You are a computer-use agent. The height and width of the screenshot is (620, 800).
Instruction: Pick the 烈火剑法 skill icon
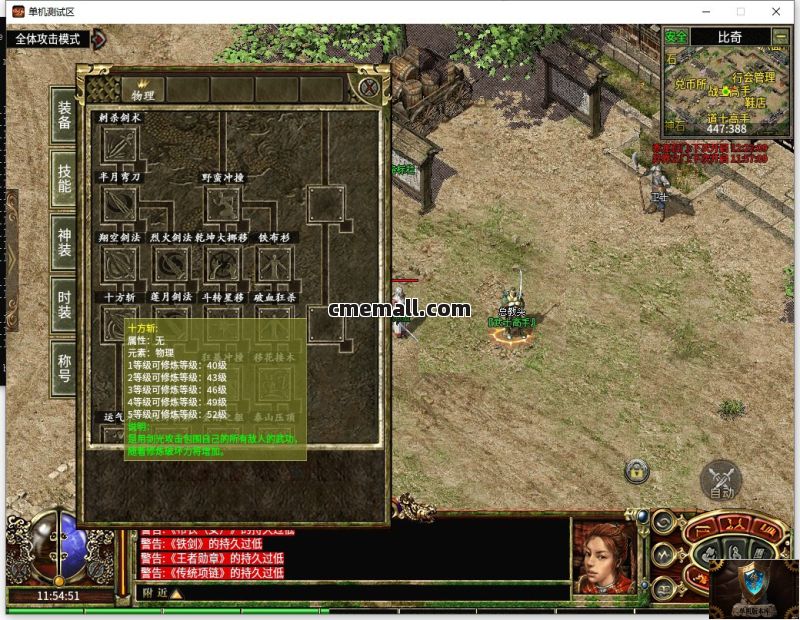tap(172, 264)
